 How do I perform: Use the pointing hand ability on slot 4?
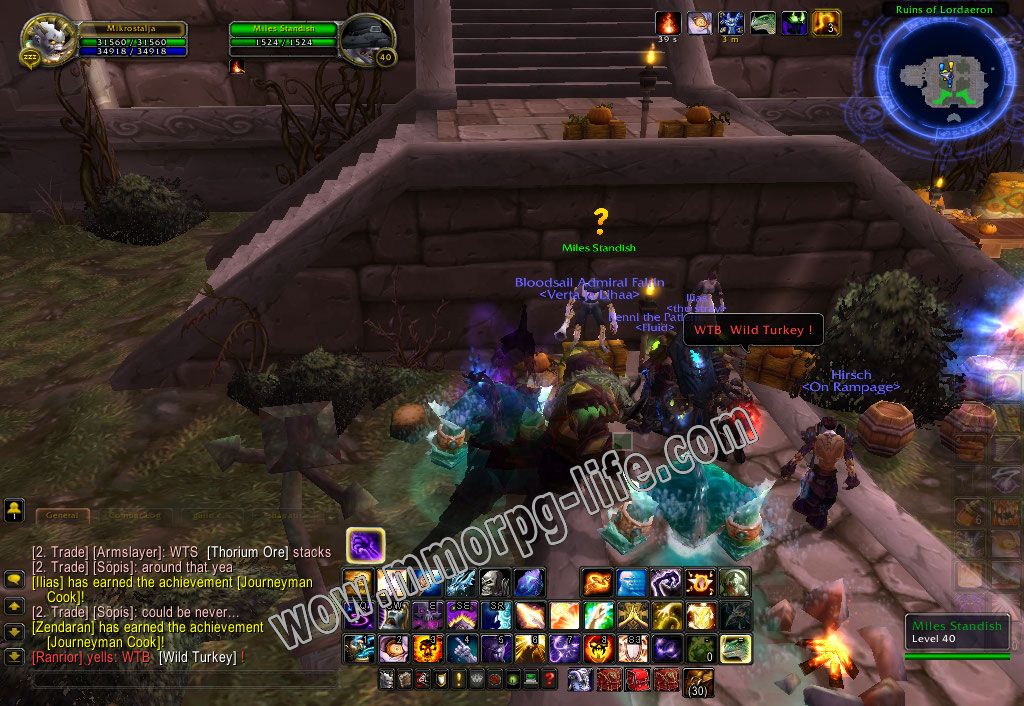point(461,649)
